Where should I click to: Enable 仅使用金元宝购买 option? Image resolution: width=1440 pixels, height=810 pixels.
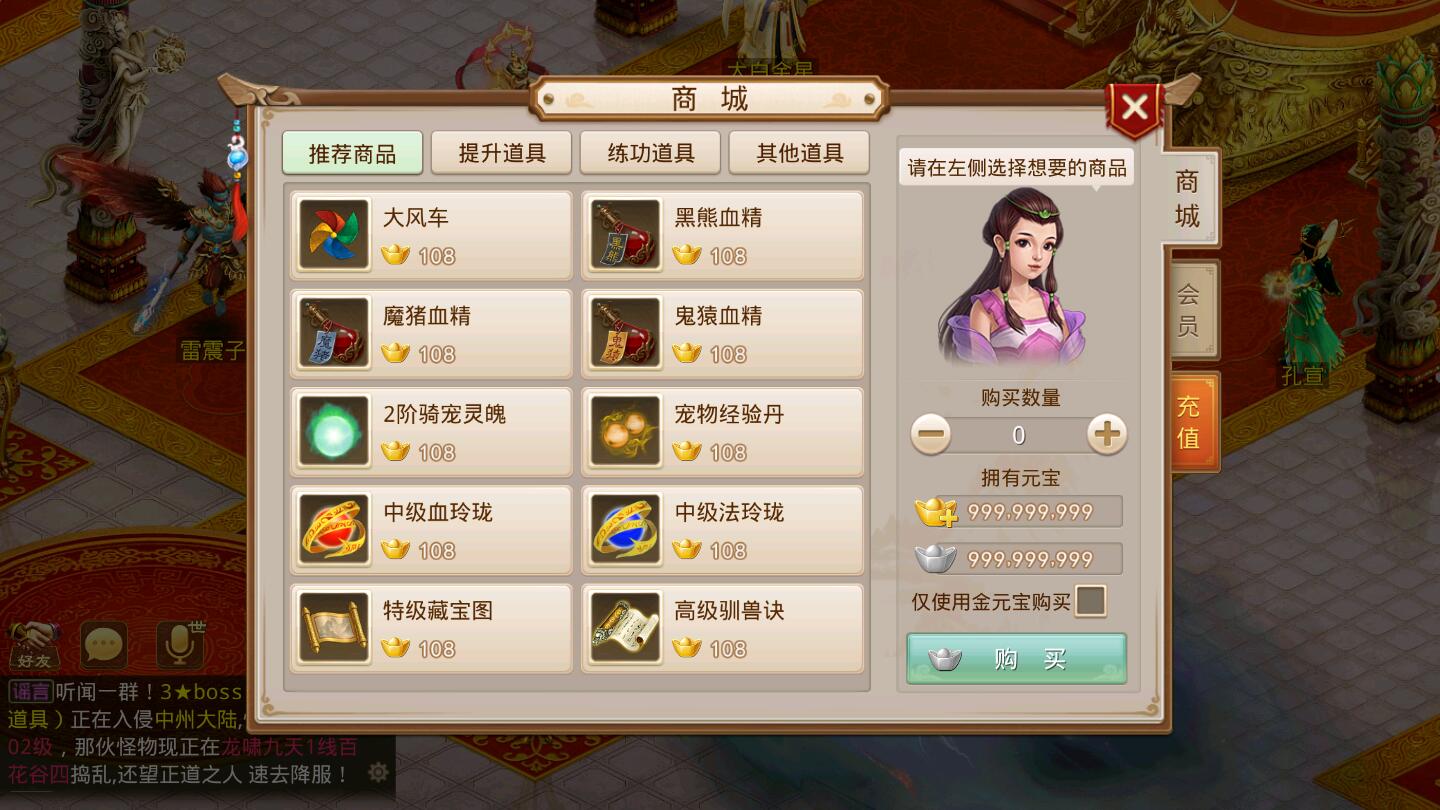(1089, 600)
